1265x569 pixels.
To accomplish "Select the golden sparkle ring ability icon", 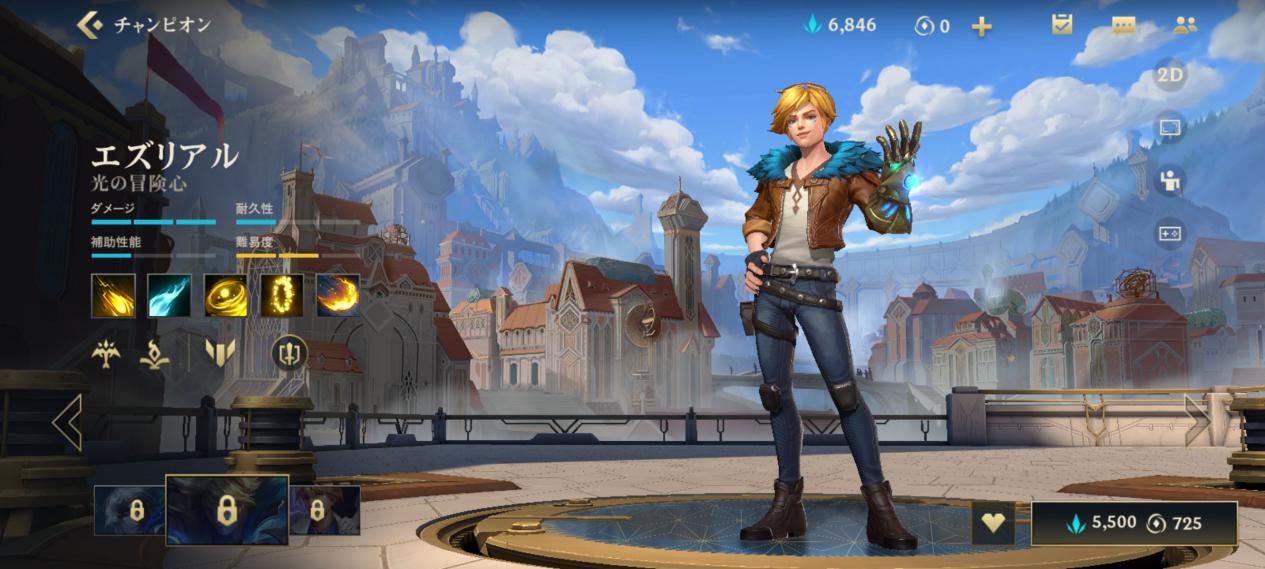I will (282, 295).
